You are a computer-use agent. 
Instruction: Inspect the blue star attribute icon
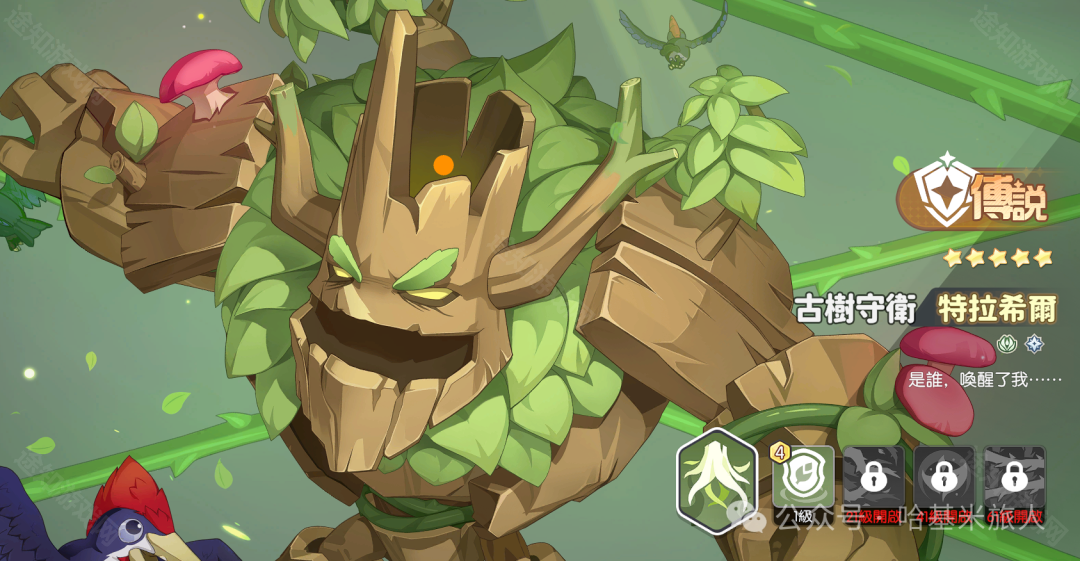(x=1034, y=344)
